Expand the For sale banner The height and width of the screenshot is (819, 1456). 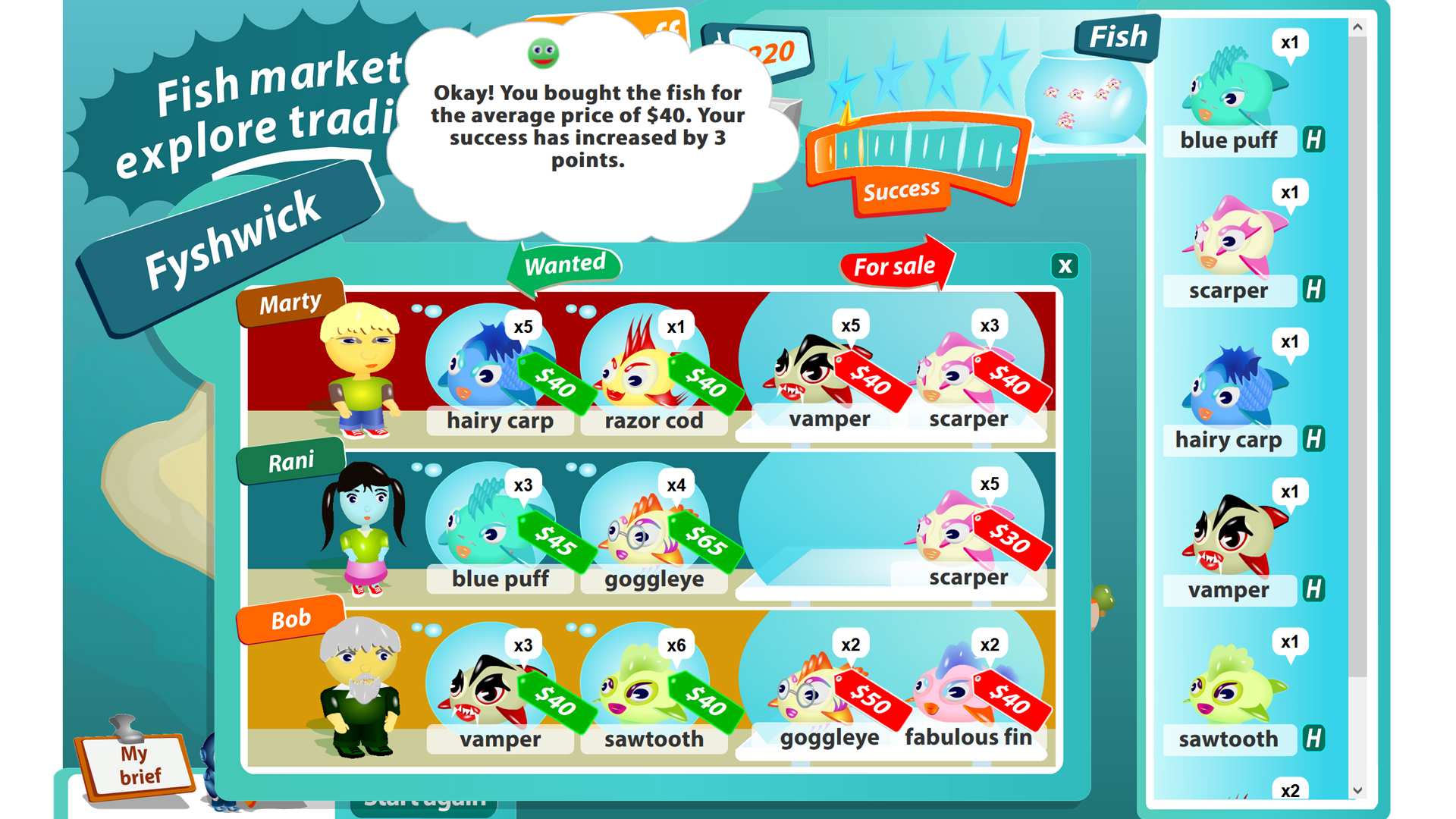tap(895, 265)
